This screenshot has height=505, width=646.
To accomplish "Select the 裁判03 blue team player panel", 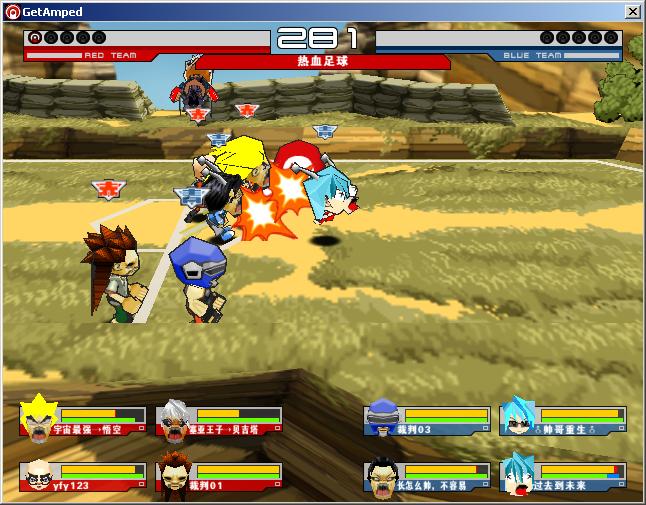I will pos(427,420).
